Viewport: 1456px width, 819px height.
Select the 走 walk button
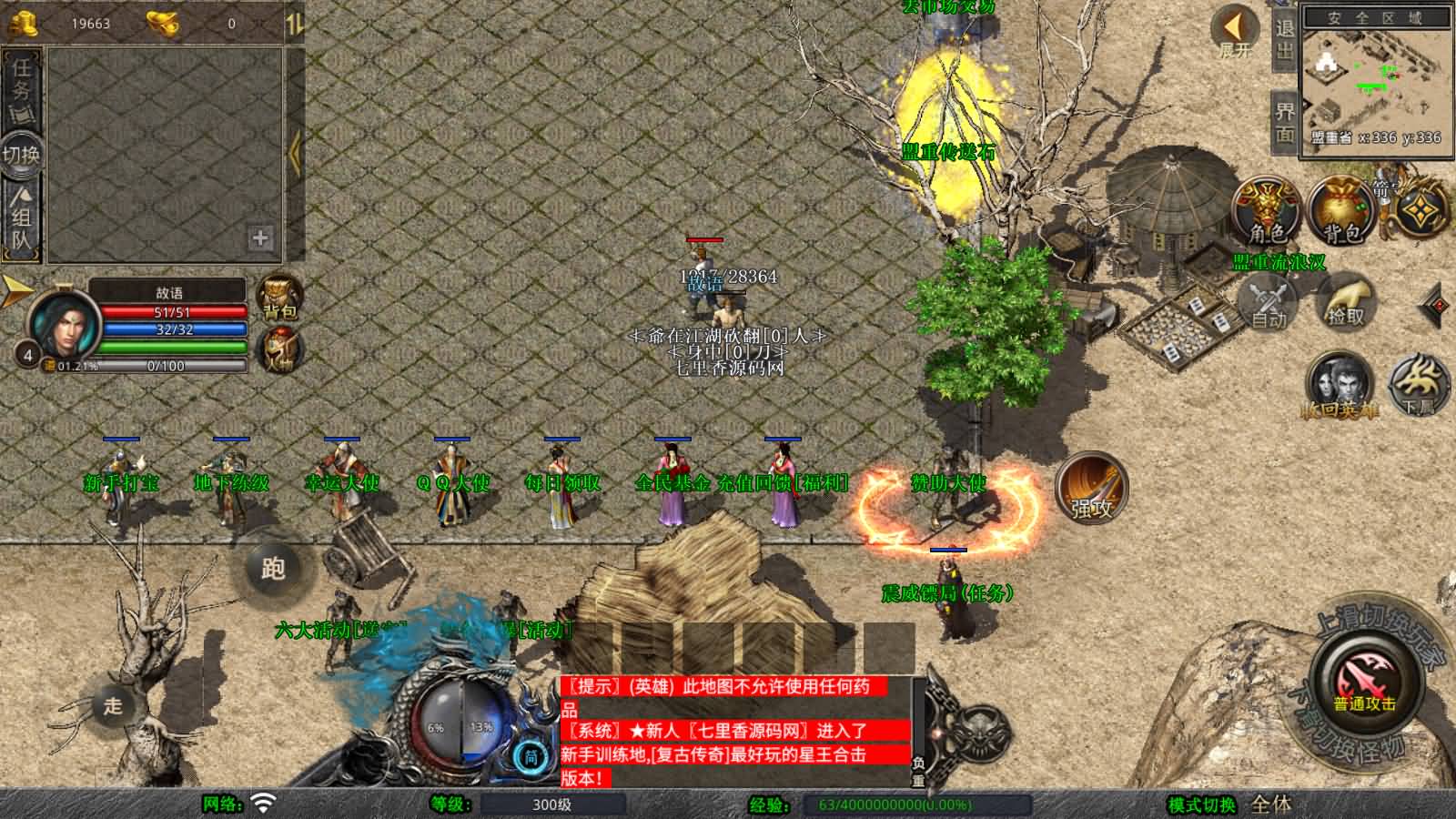[x=113, y=705]
